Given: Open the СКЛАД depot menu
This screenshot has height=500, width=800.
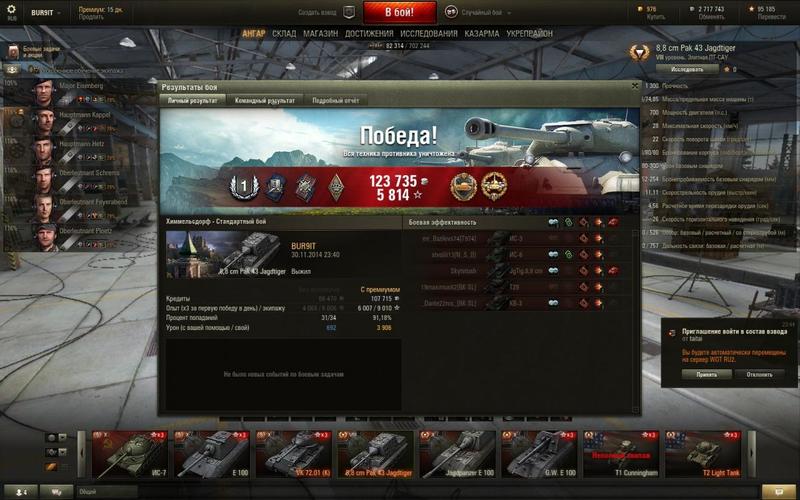Looking at the screenshot, I should [284, 33].
